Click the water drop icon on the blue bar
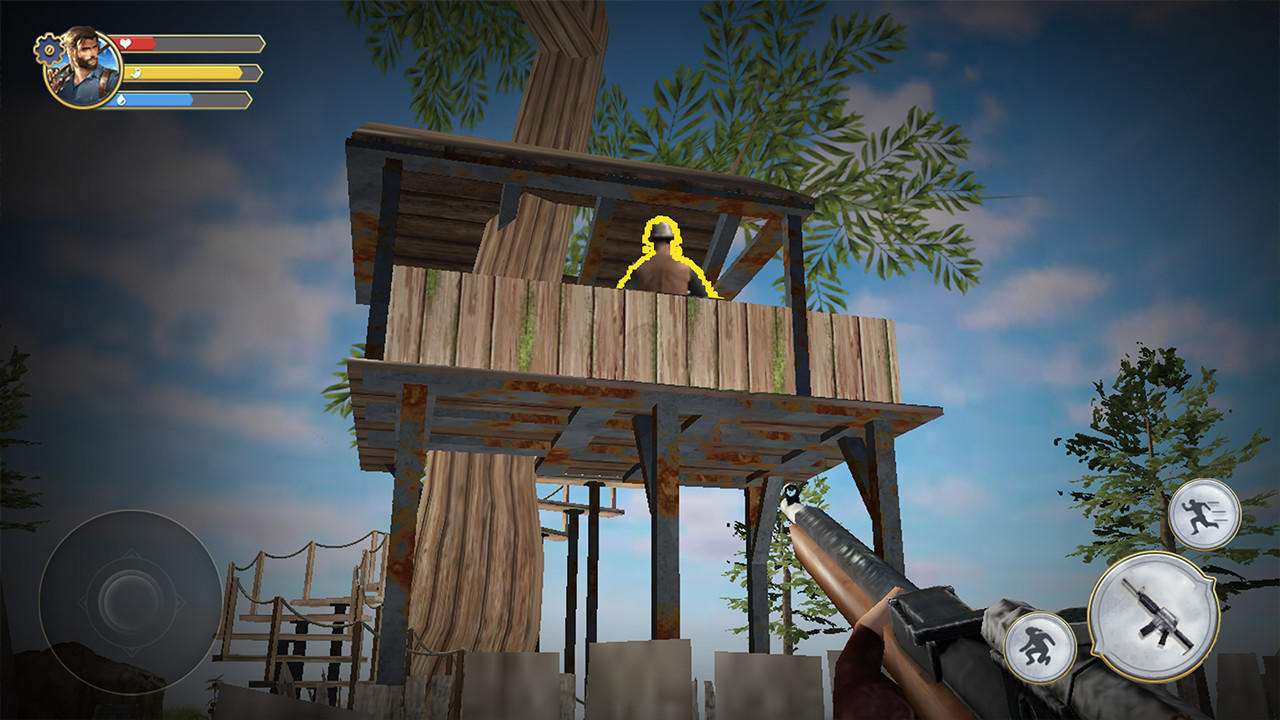This screenshot has width=1280, height=720. [x=123, y=101]
